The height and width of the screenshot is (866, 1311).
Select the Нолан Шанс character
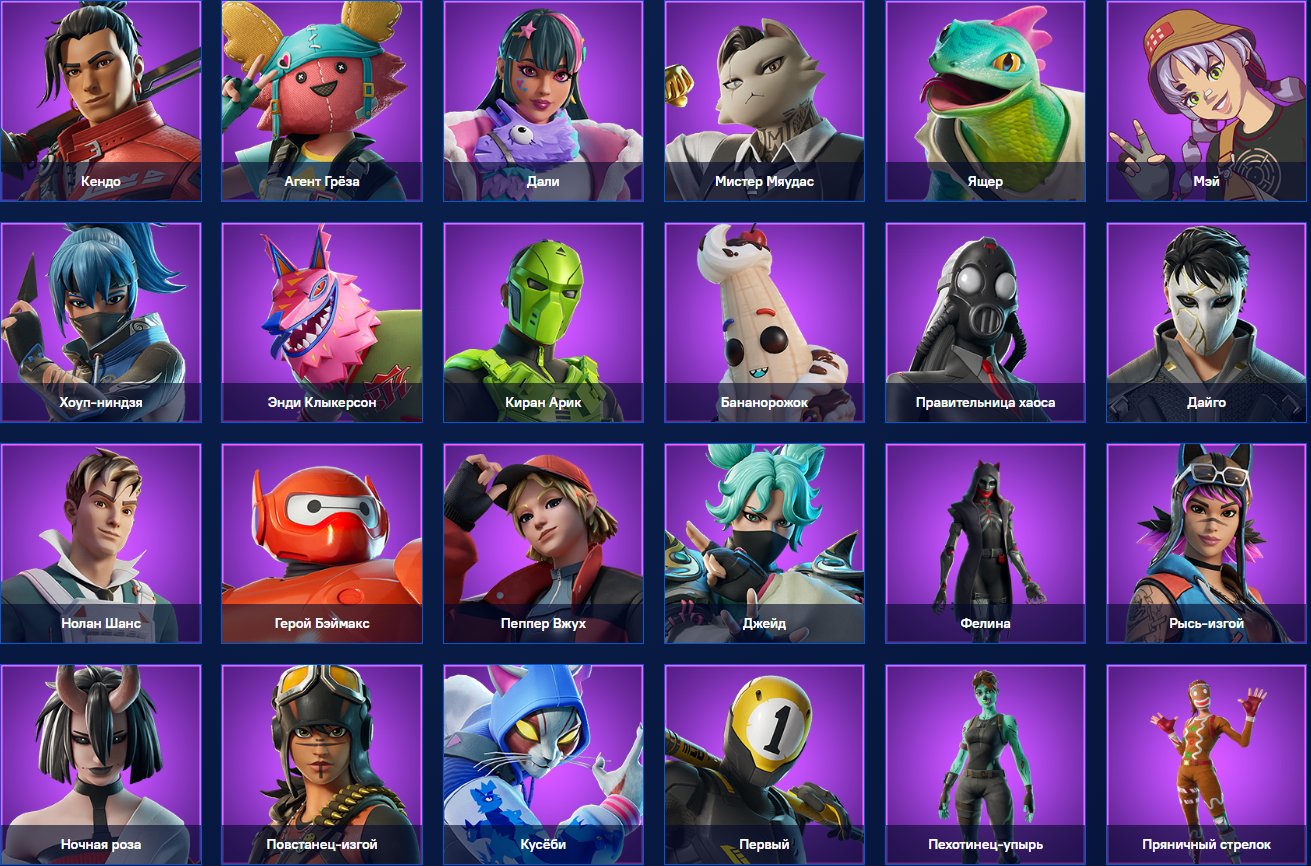click(100, 543)
